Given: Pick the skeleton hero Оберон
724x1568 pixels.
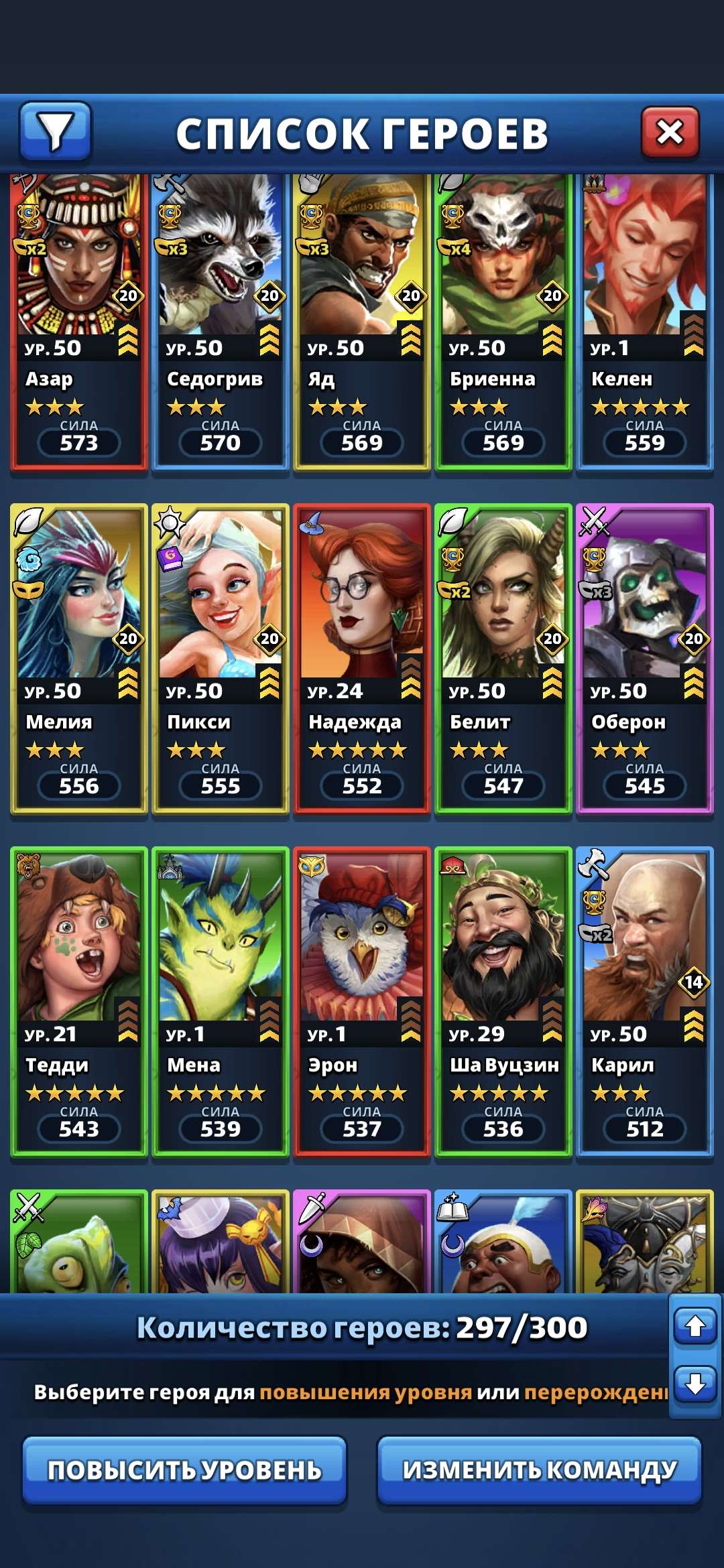Looking at the screenshot, I should (x=645, y=658).
